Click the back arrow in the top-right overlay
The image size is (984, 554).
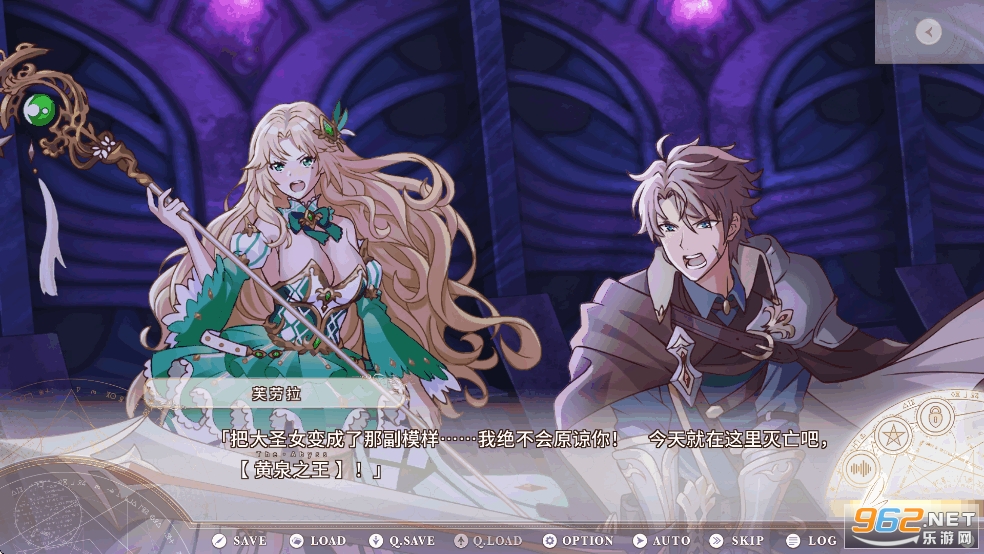pos(928,33)
